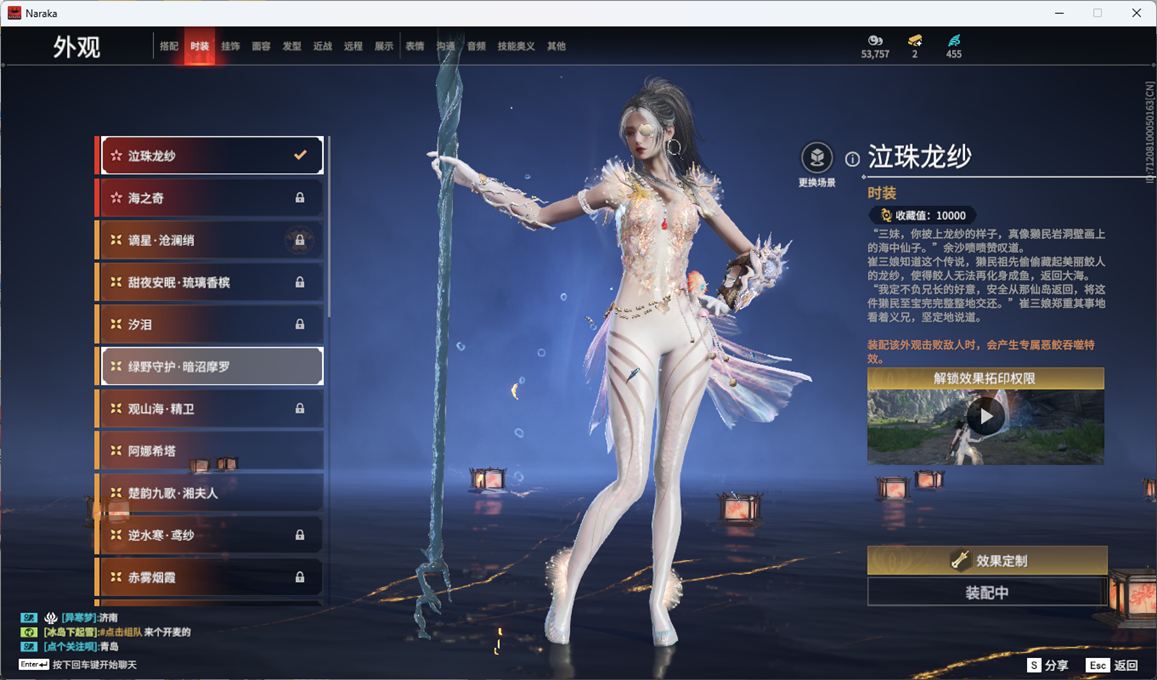The image size is (1157, 680).
Task: Select the 近战 melee tab
Action: pyautogui.click(x=322, y=47)
